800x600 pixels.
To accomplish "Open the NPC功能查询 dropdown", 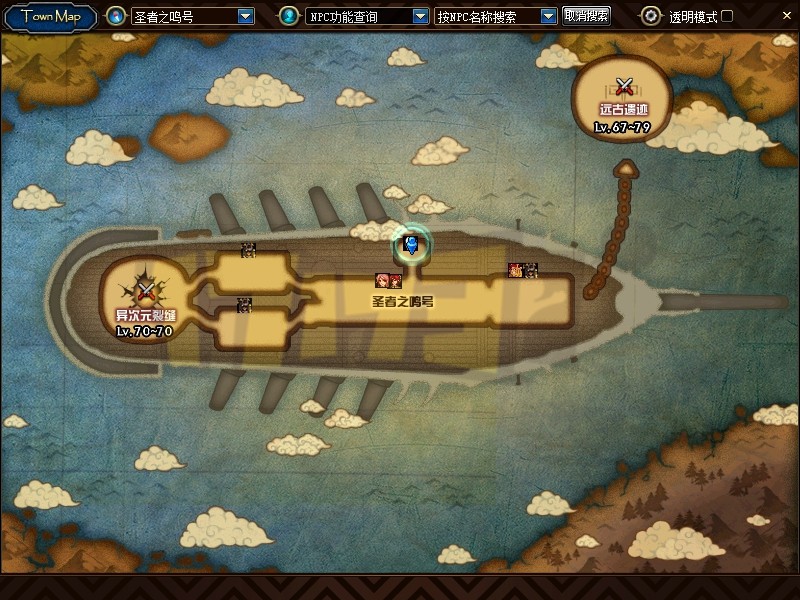I will (x=420, y=16).
